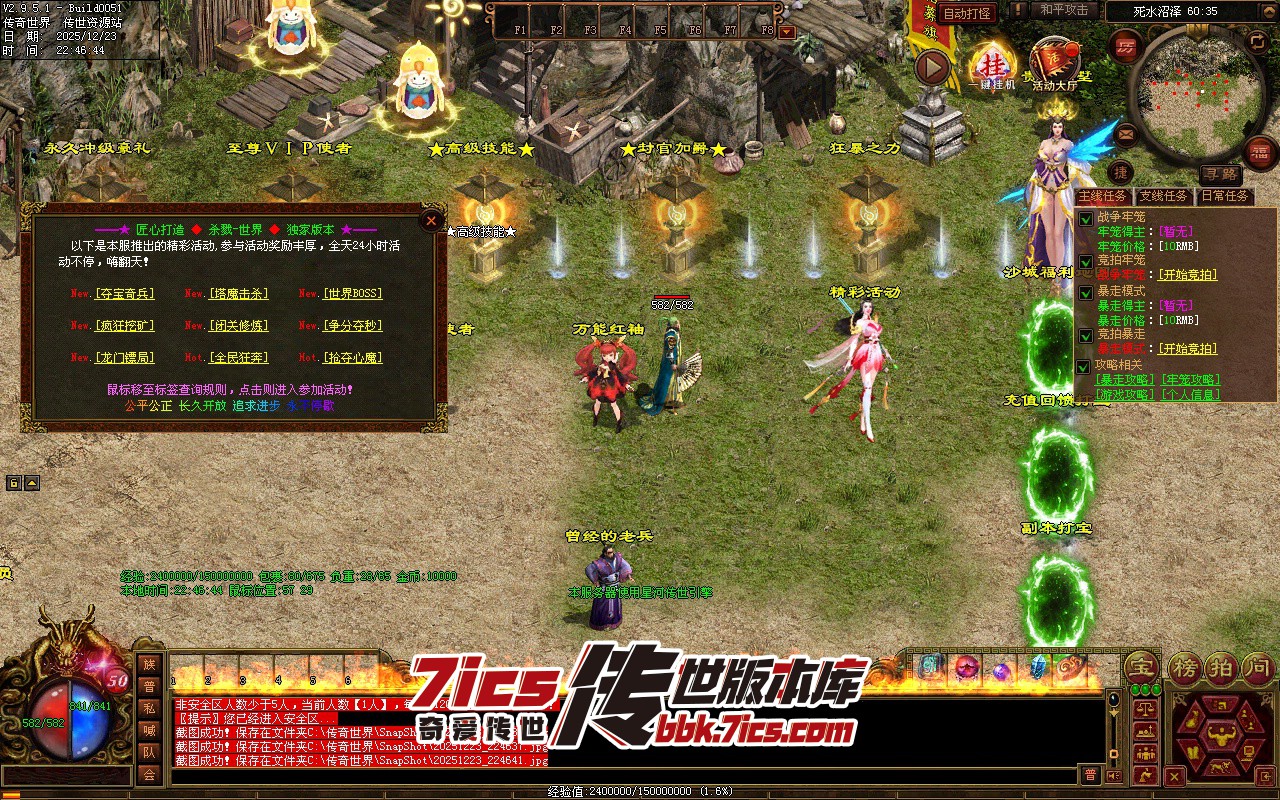1280x800 pixels.
Task: Toggle the 战争牢笼 checkbox
Action: 1086,219
